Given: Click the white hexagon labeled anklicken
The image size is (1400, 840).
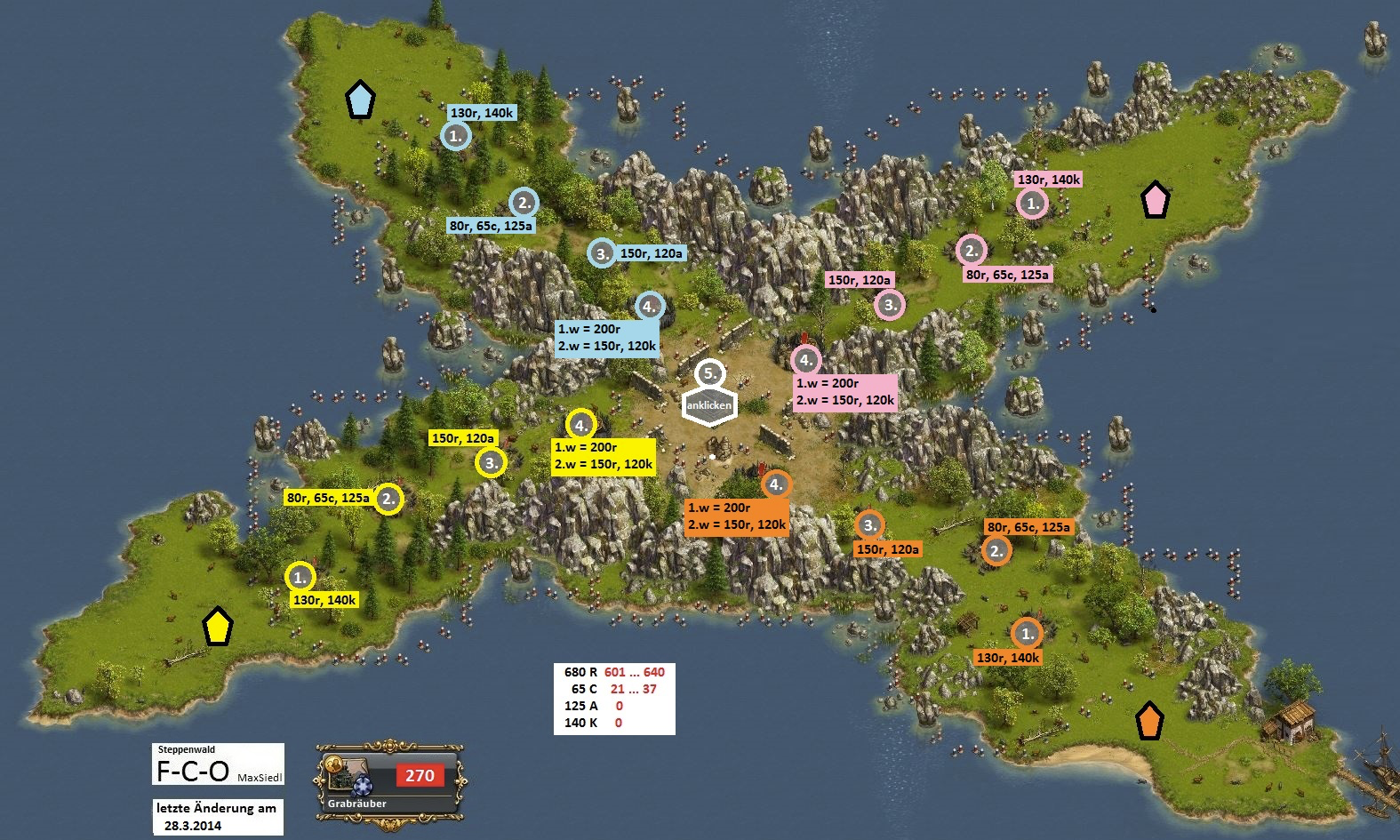Looking at the screenshot, I should point(708,405).
